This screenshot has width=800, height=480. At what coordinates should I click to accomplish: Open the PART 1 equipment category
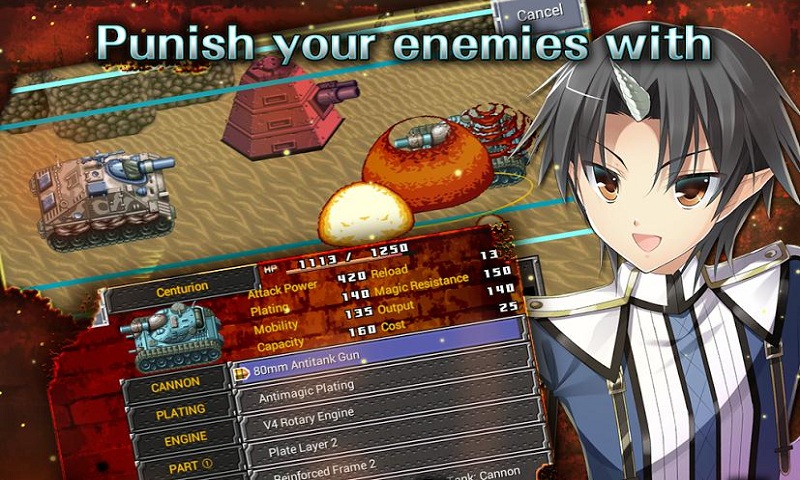click(x=187, y=465)
